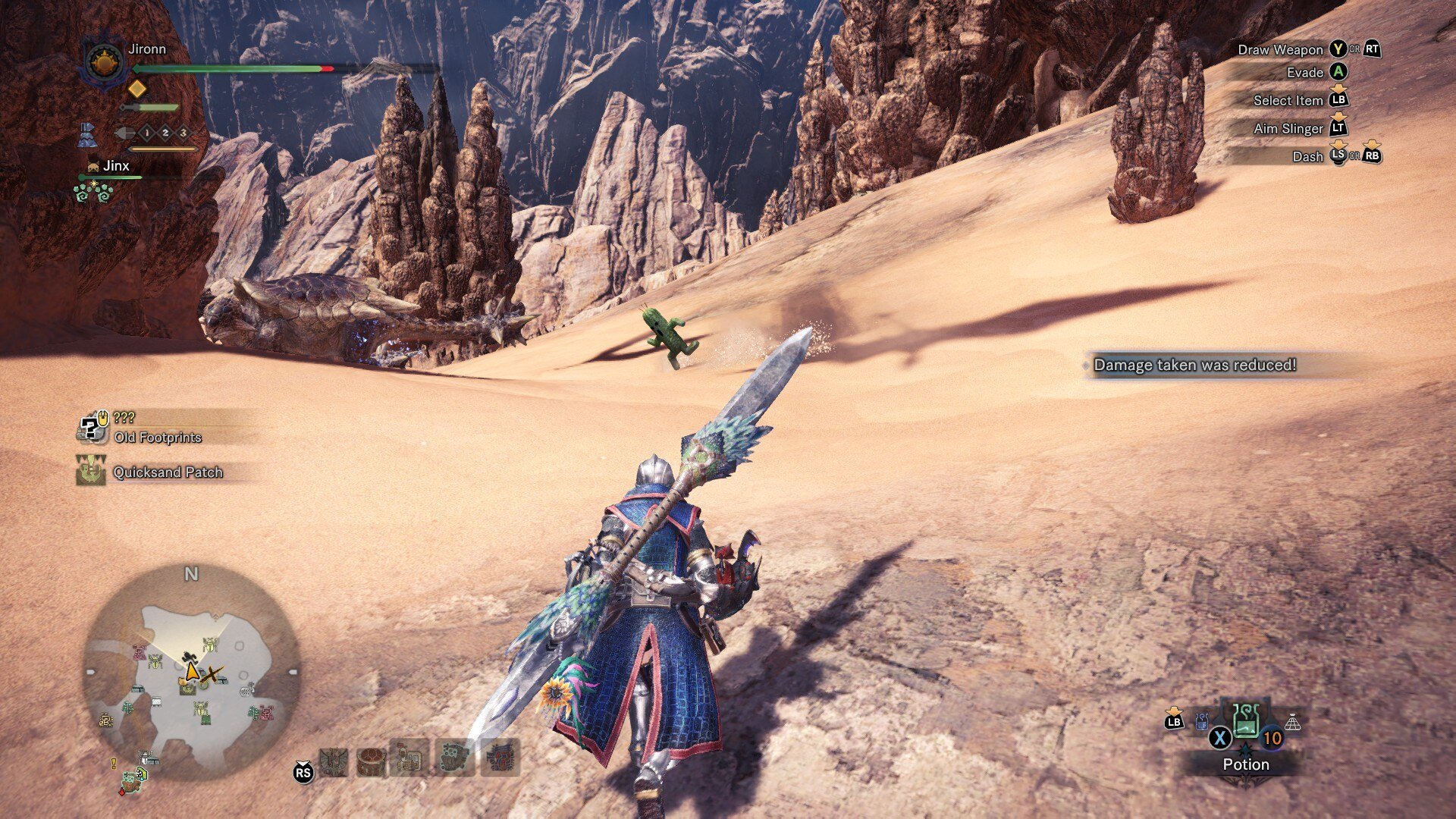Viewport: 1456px width, 819px height.
Task: Click Jironn's sun emblem hunter badge
Action: (104, 62)
